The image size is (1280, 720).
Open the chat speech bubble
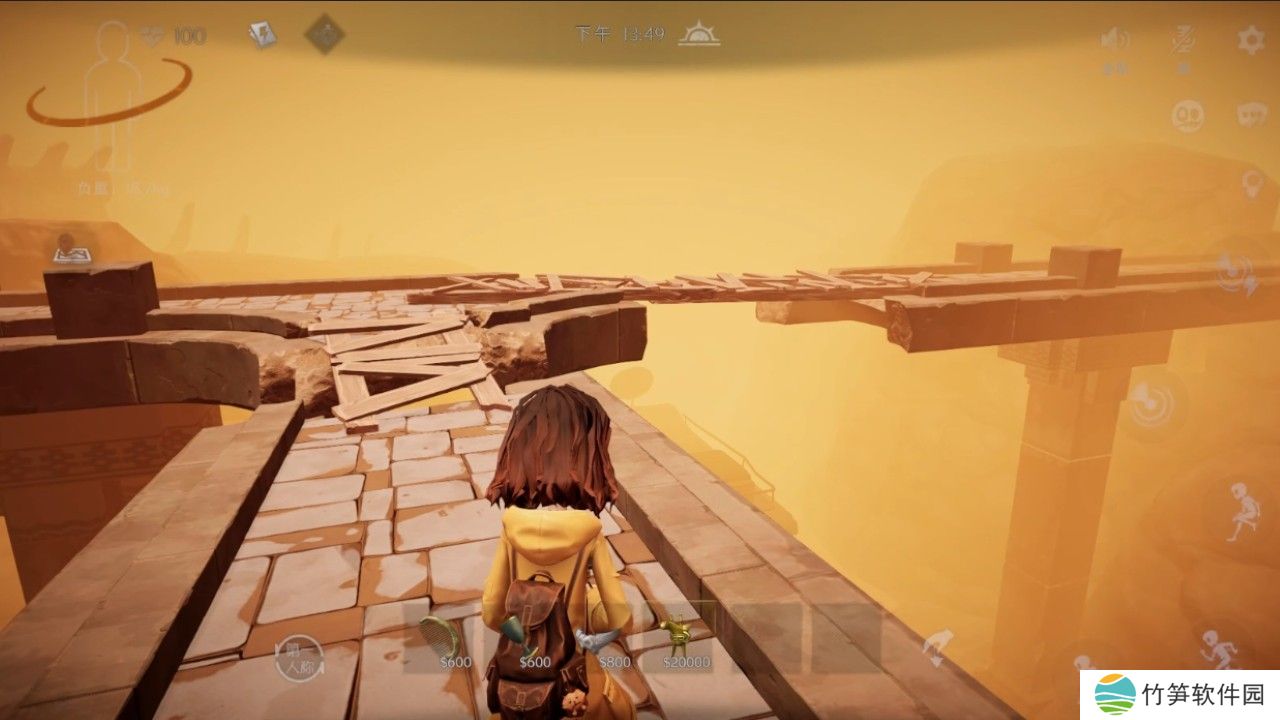click(1251, 115)
